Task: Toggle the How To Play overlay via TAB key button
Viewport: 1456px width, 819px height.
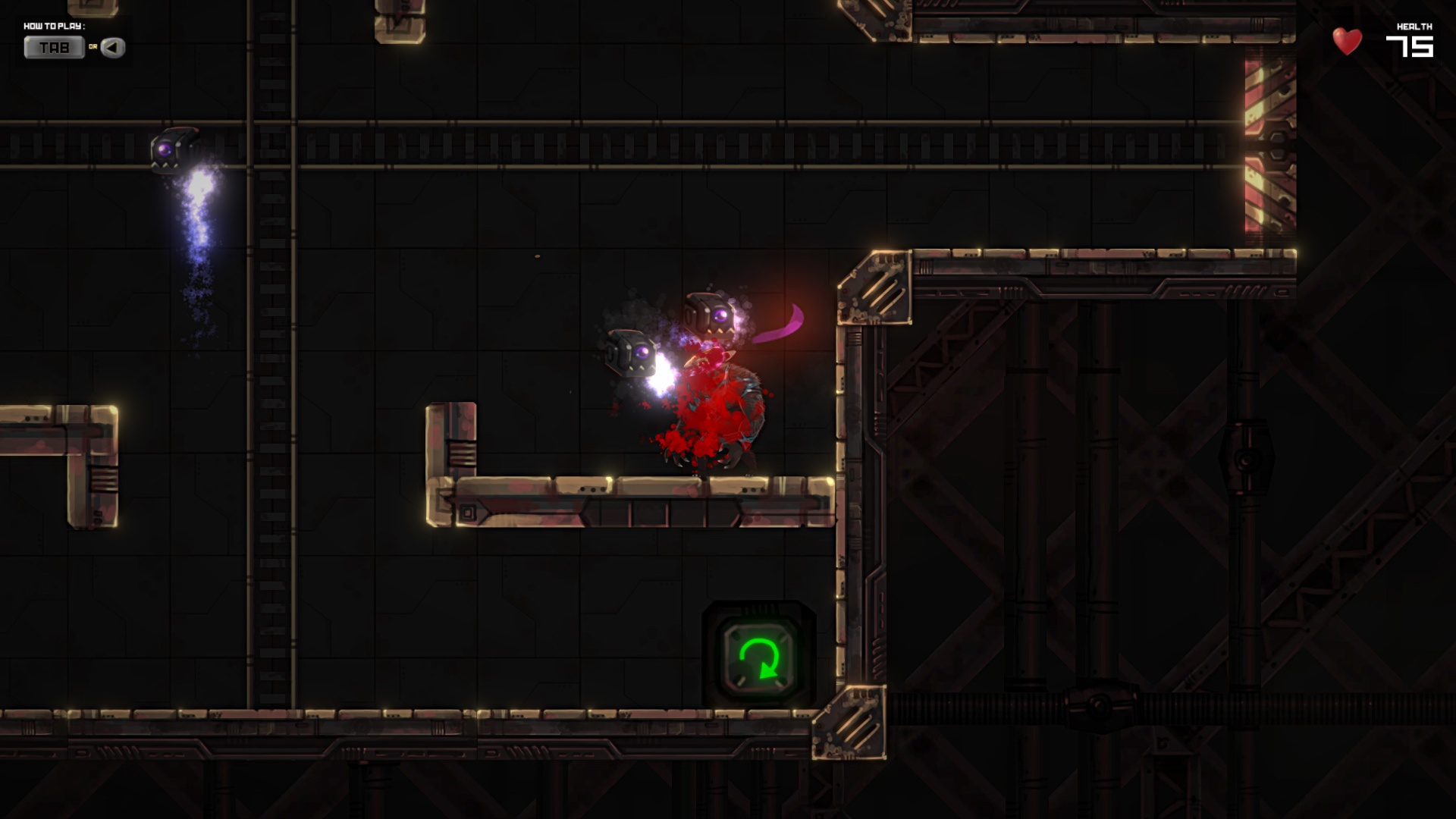Action: coord(55,48)
